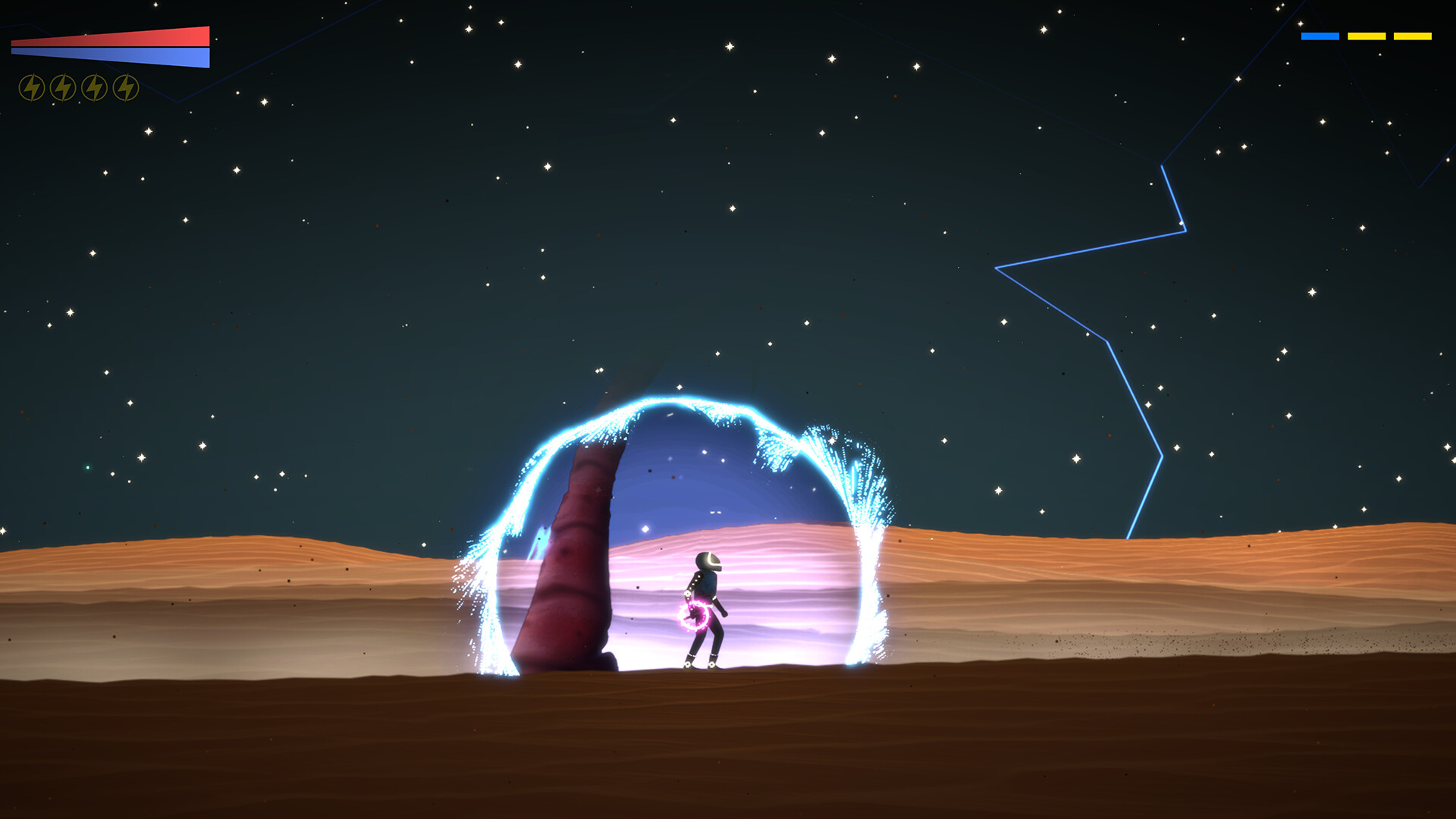Click the constellation line on right sky
This screenshot has width=1456, height=819.
pyautogui.click(x=1107, y=341)
